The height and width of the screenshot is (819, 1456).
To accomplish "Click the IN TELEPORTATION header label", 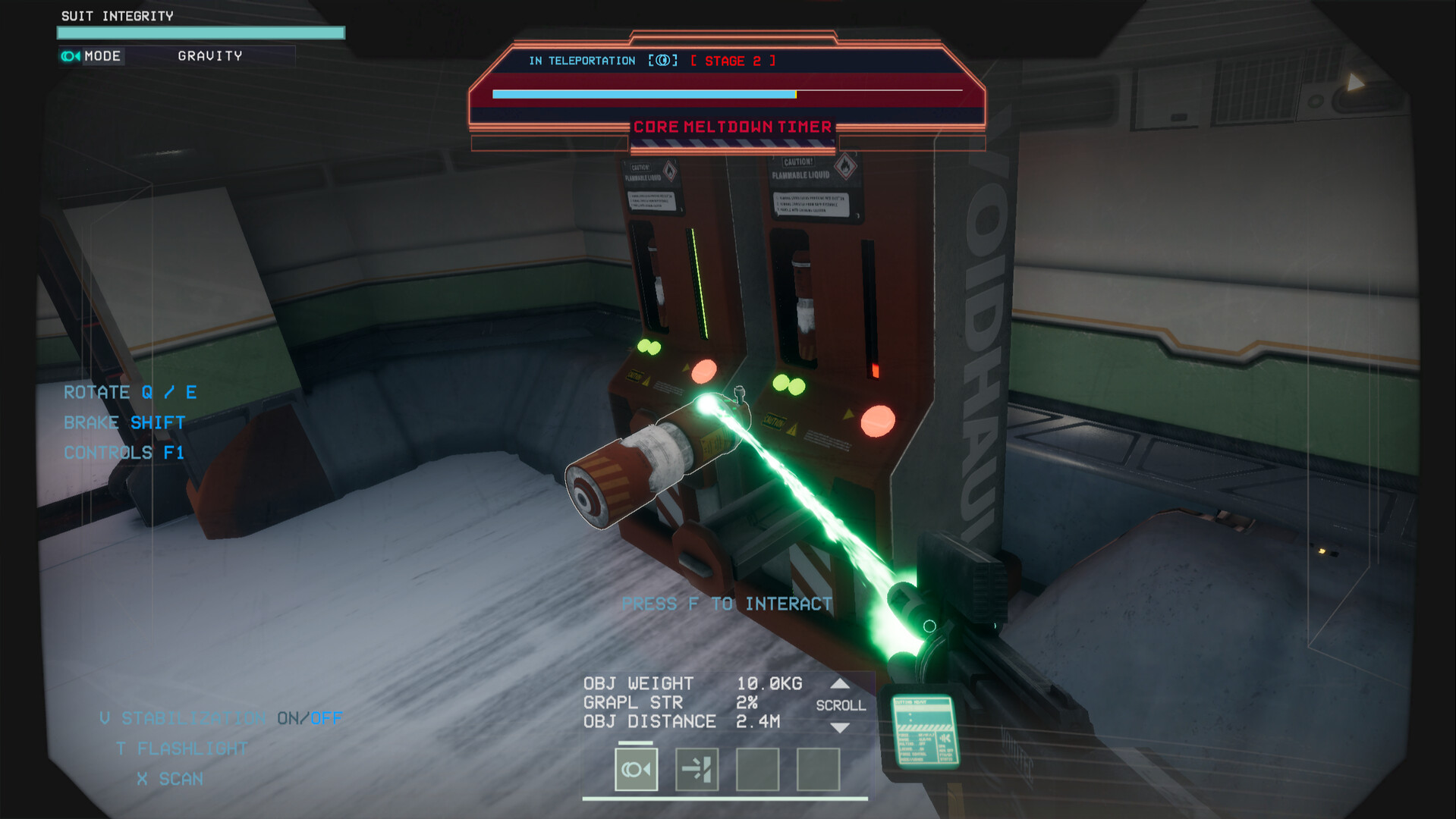I will click(x=582, y=60).
